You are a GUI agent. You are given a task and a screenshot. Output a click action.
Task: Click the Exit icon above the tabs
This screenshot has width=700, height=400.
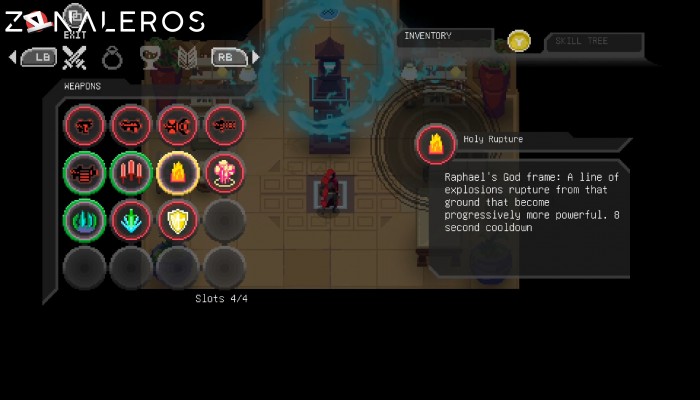pos(75,22)
